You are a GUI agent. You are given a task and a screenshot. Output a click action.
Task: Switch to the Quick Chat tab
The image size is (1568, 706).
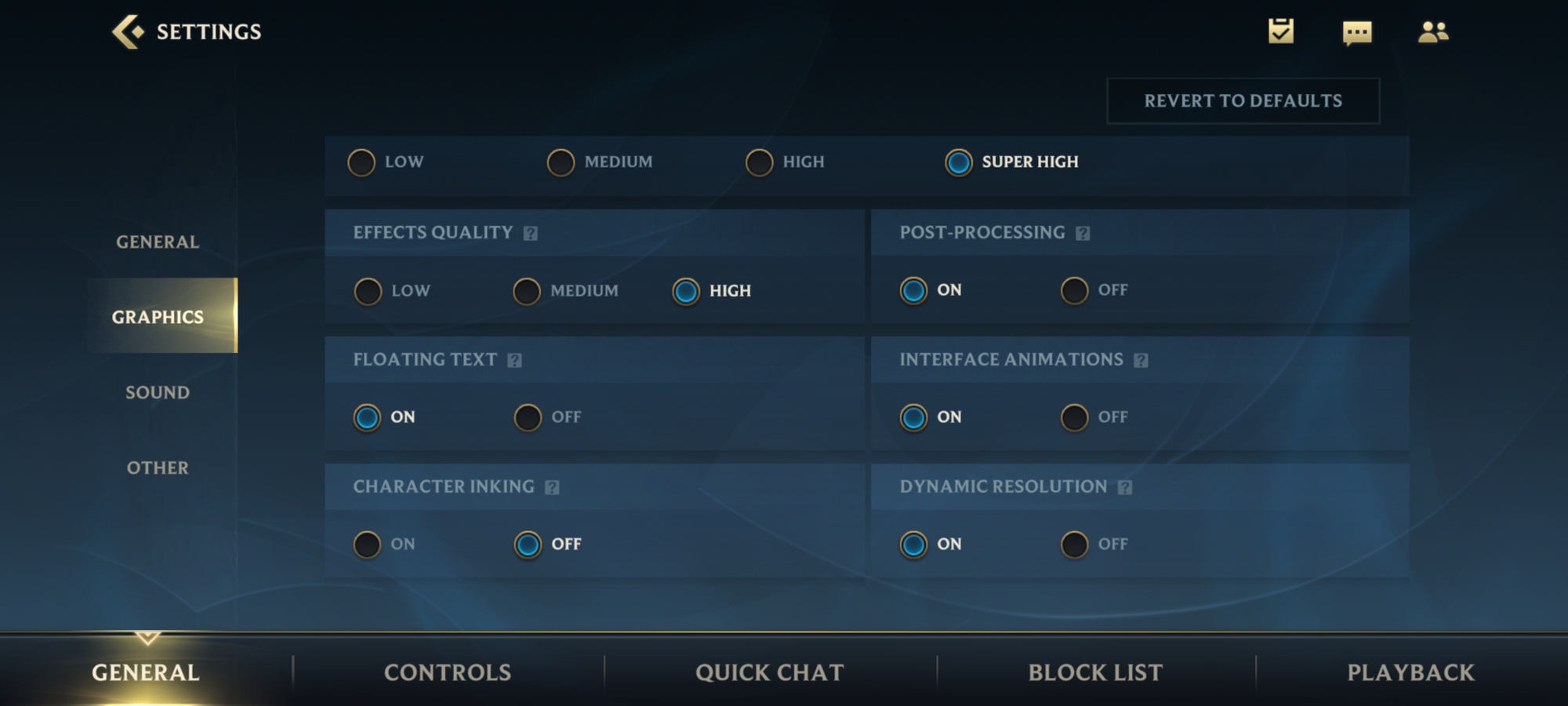pos(769,672)
